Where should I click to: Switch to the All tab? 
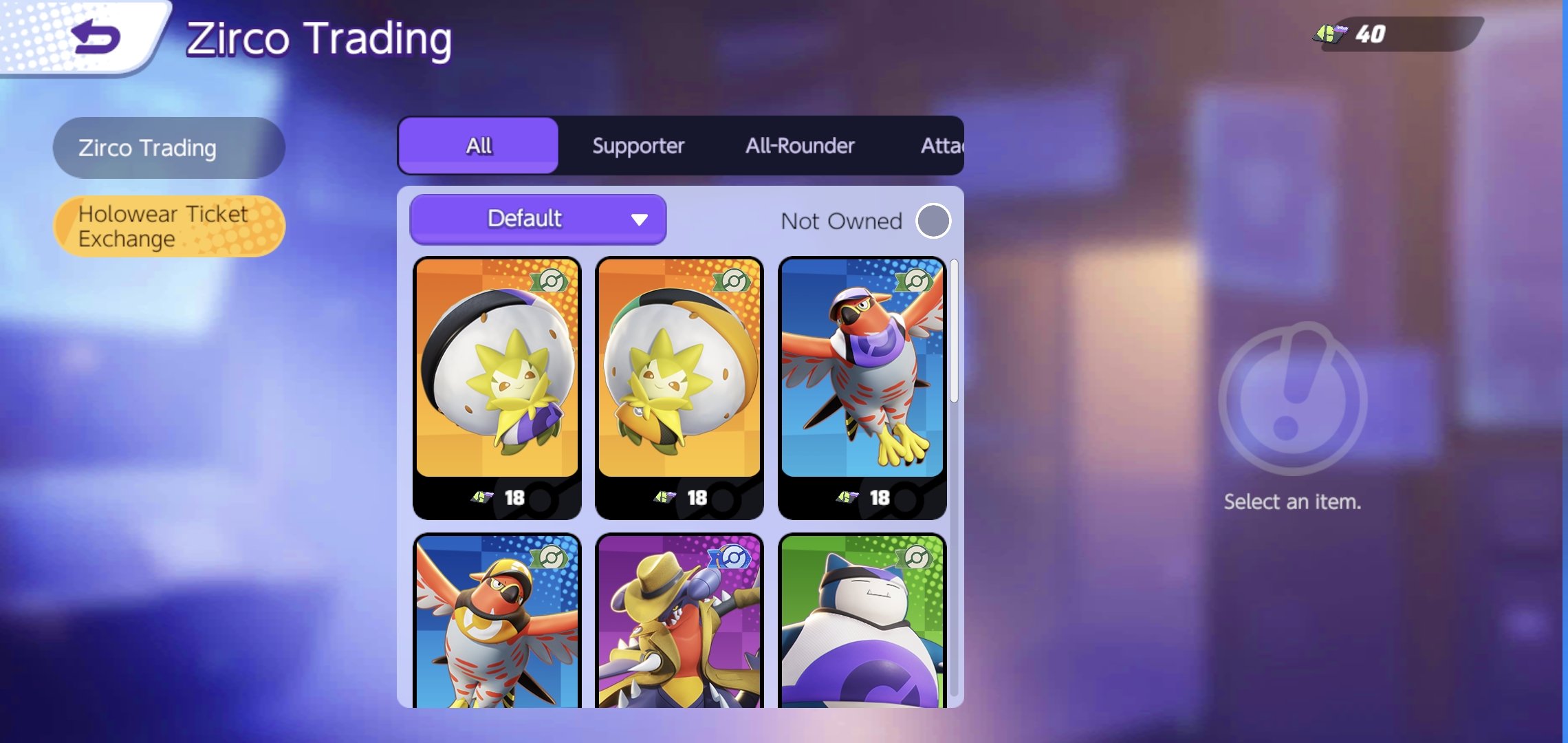479,146
